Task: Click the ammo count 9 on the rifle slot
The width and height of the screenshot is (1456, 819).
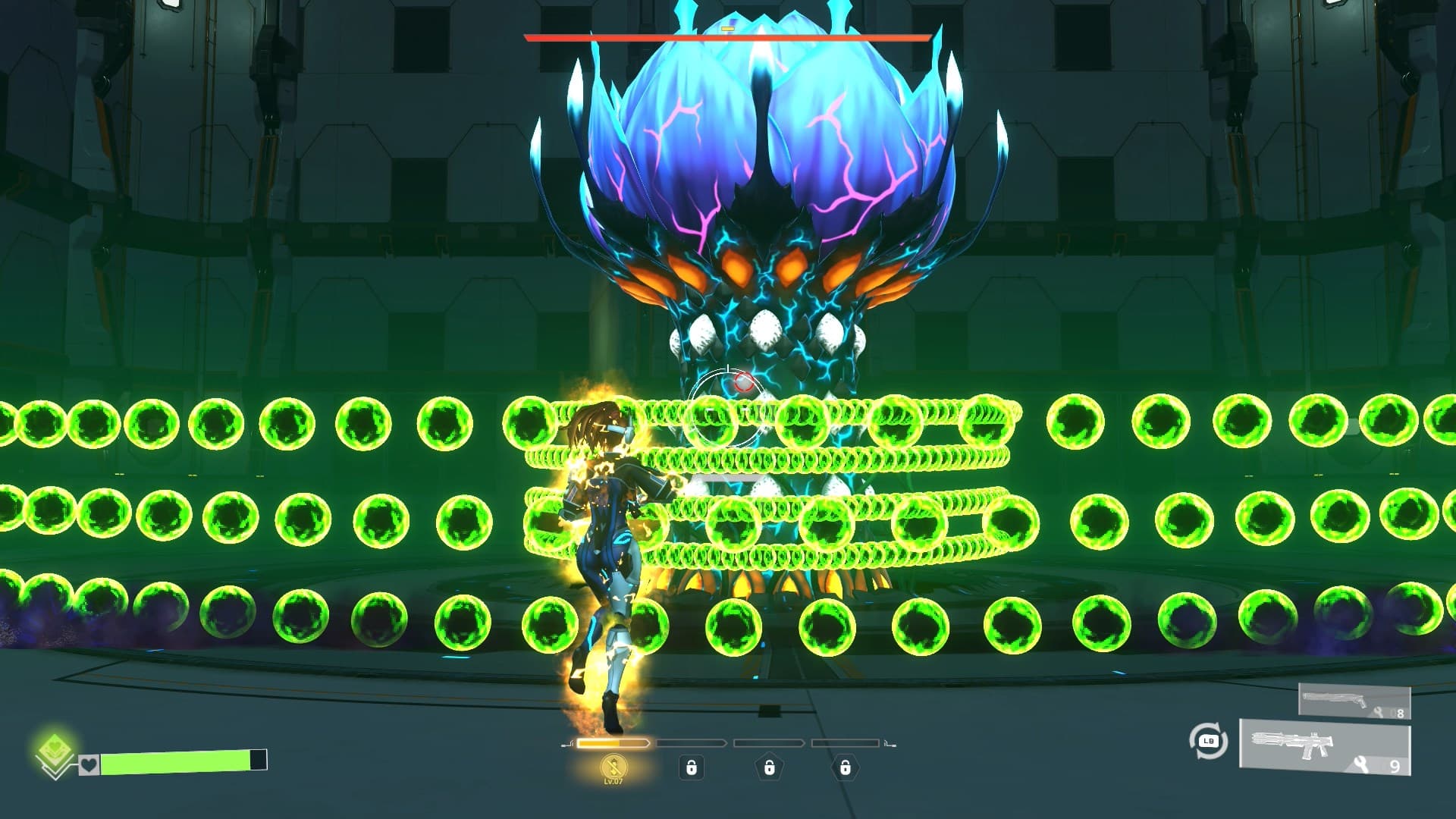Action: coord(1395,765)
